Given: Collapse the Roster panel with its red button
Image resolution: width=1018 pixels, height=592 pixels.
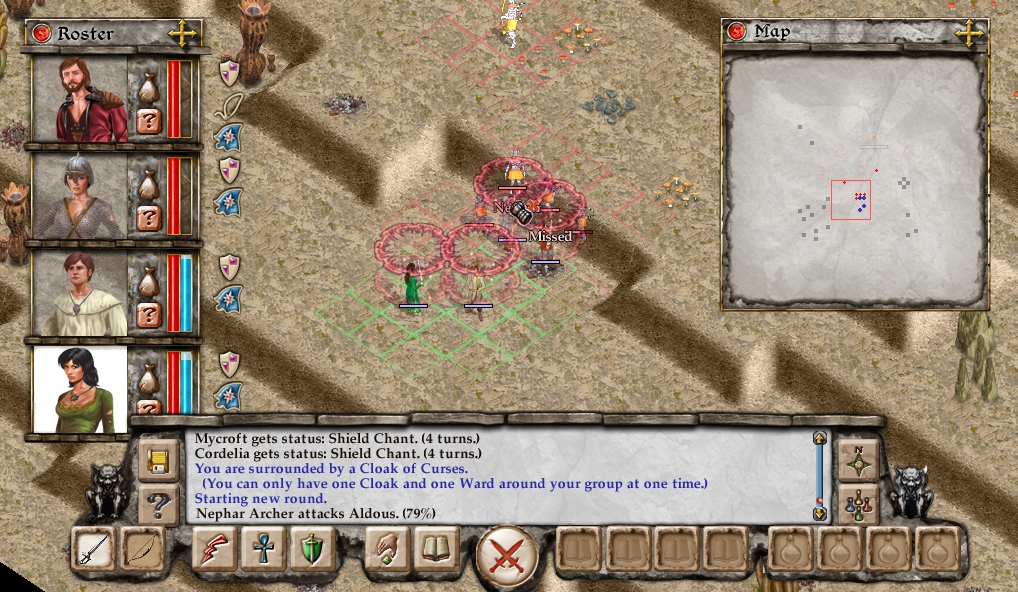Looking at the screenshot, I should pos(42,33).
